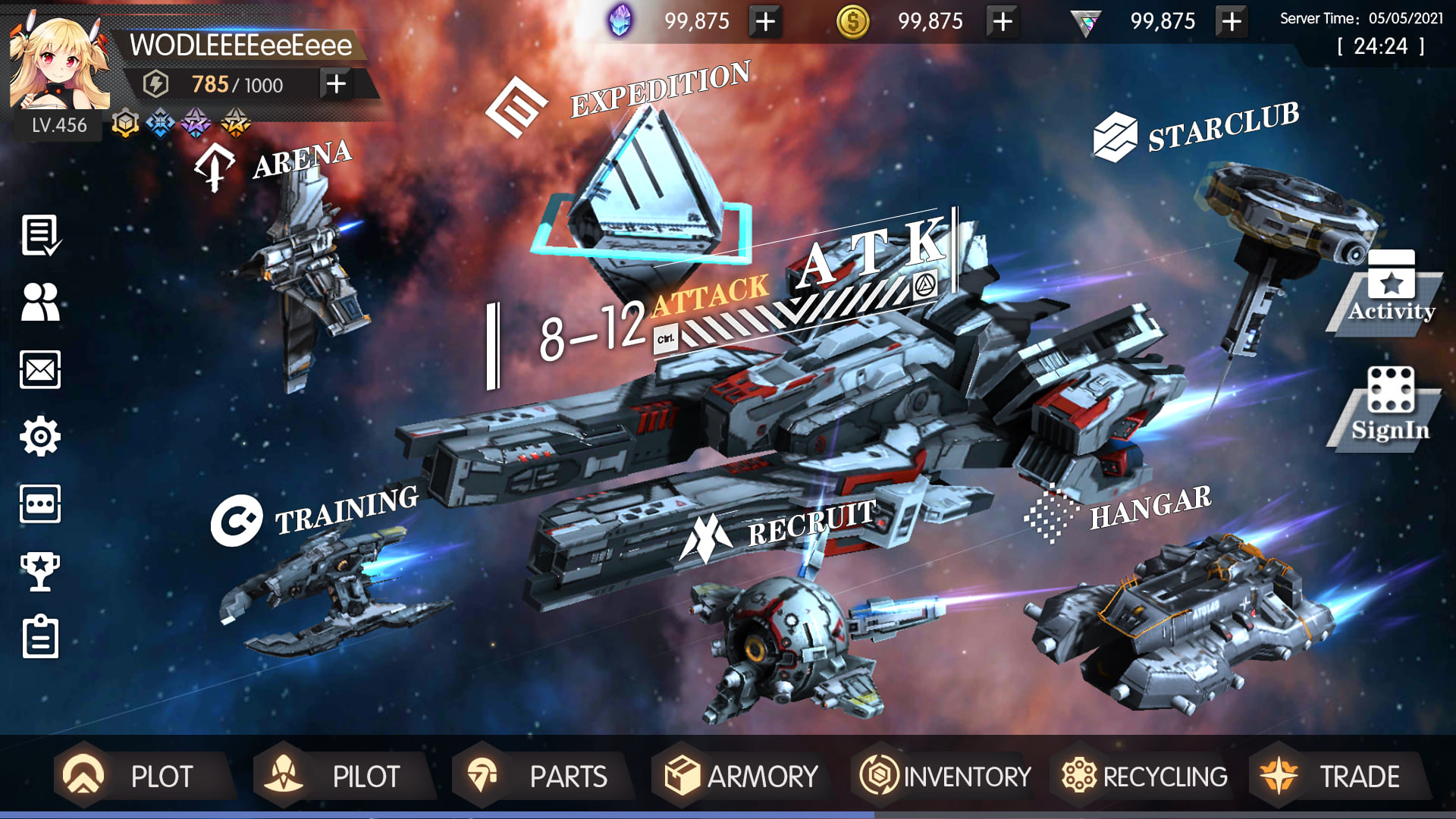Screen dimensions: 1456x819
Task: Open the ARENA
Action: click(301, 161)
